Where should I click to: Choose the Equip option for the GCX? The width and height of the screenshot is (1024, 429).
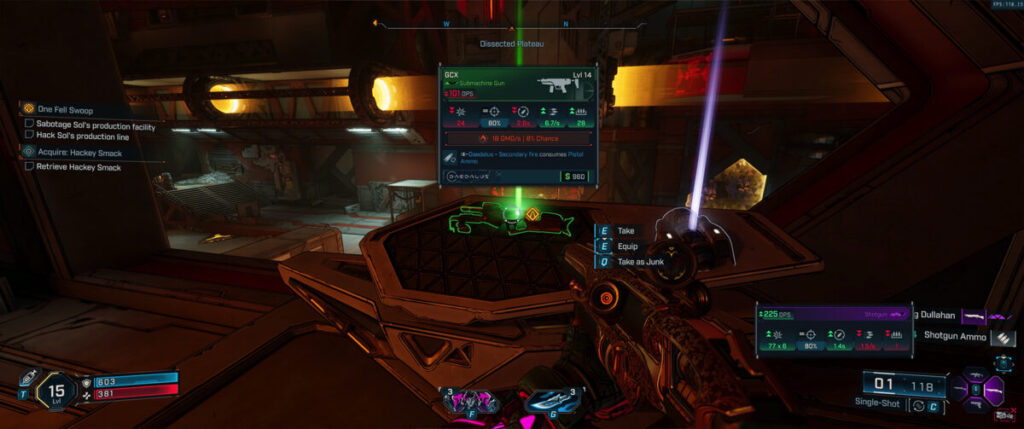click(626, 246)
